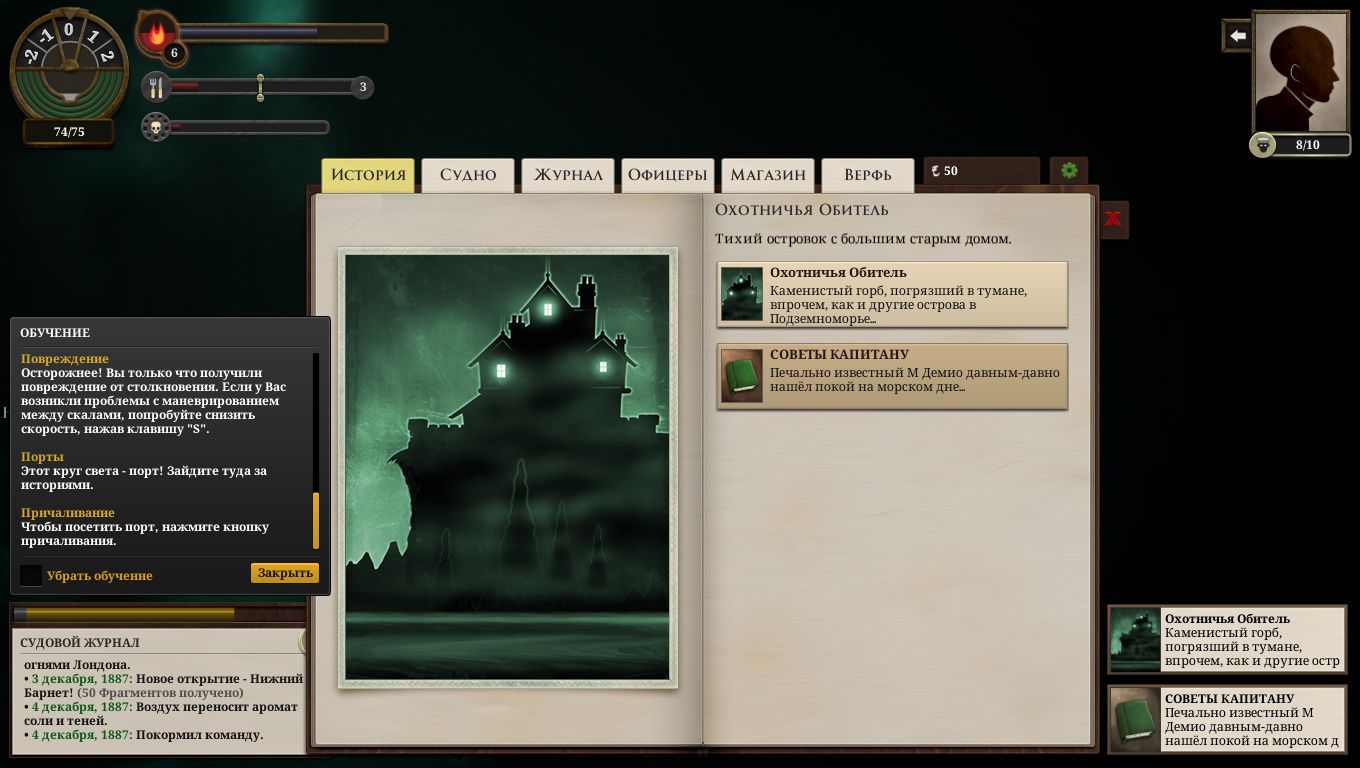Switch to the Верфь tab
The image size is (1360, 768).
pyautogui.click(x=867, y=175)
